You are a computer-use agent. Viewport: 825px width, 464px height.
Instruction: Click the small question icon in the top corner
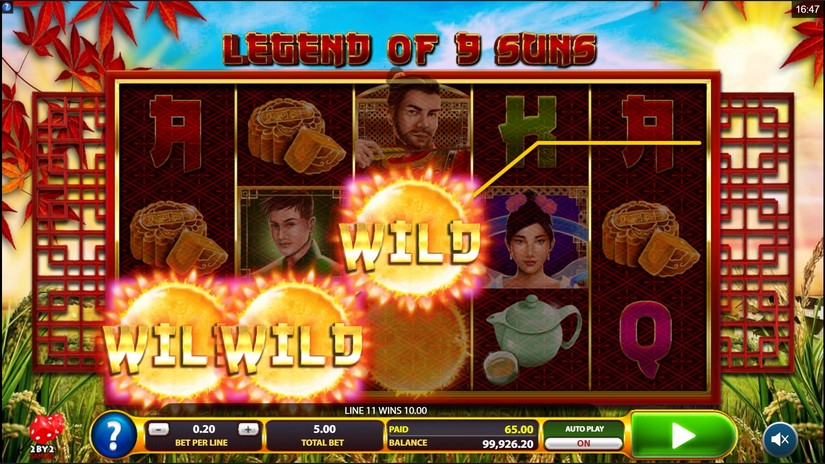[7, 7]
